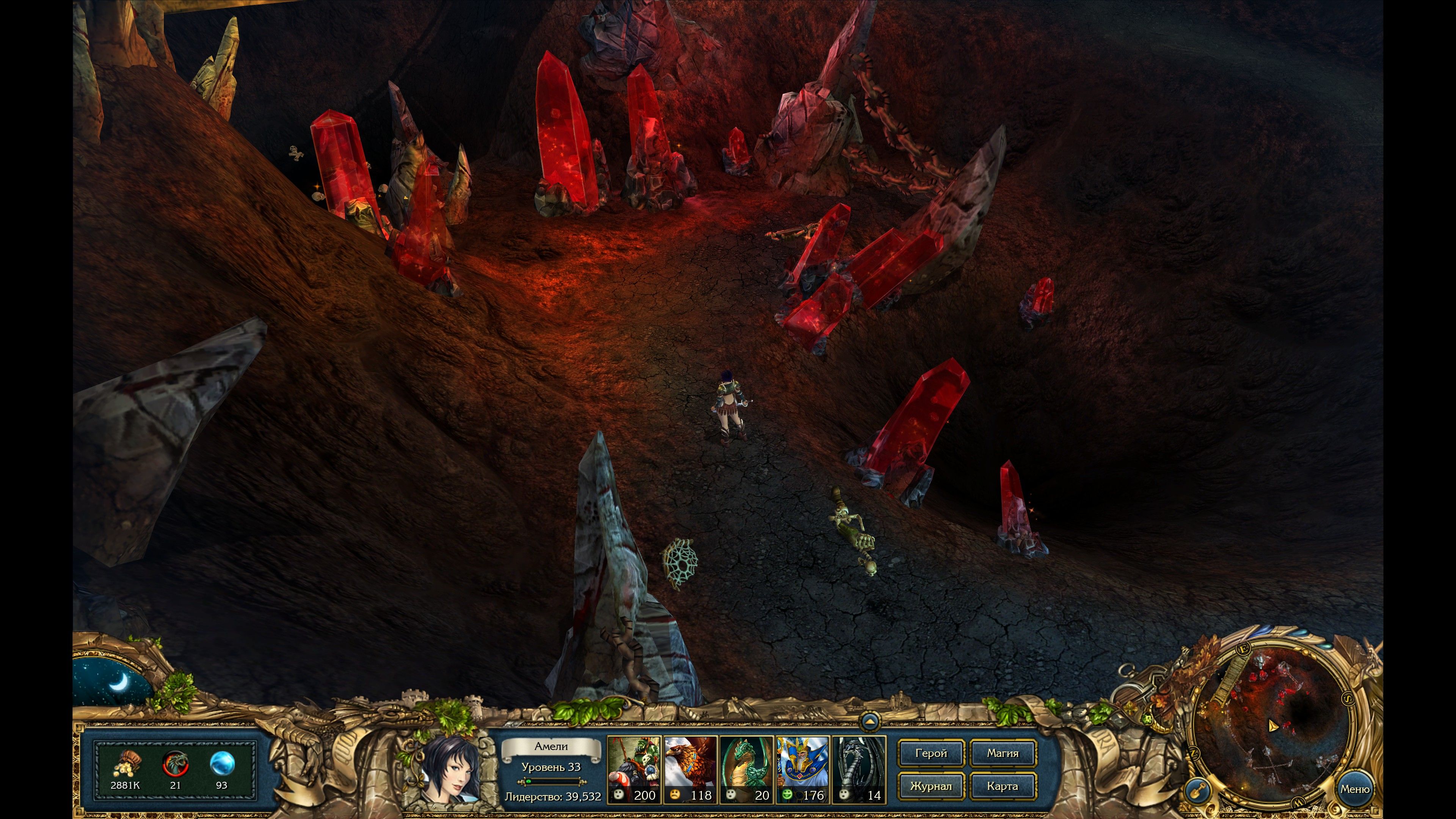The height and width of the screenshot is (819, 1456).
Task: Select the black dragon troop with 14
Action: tap(858, 769)
